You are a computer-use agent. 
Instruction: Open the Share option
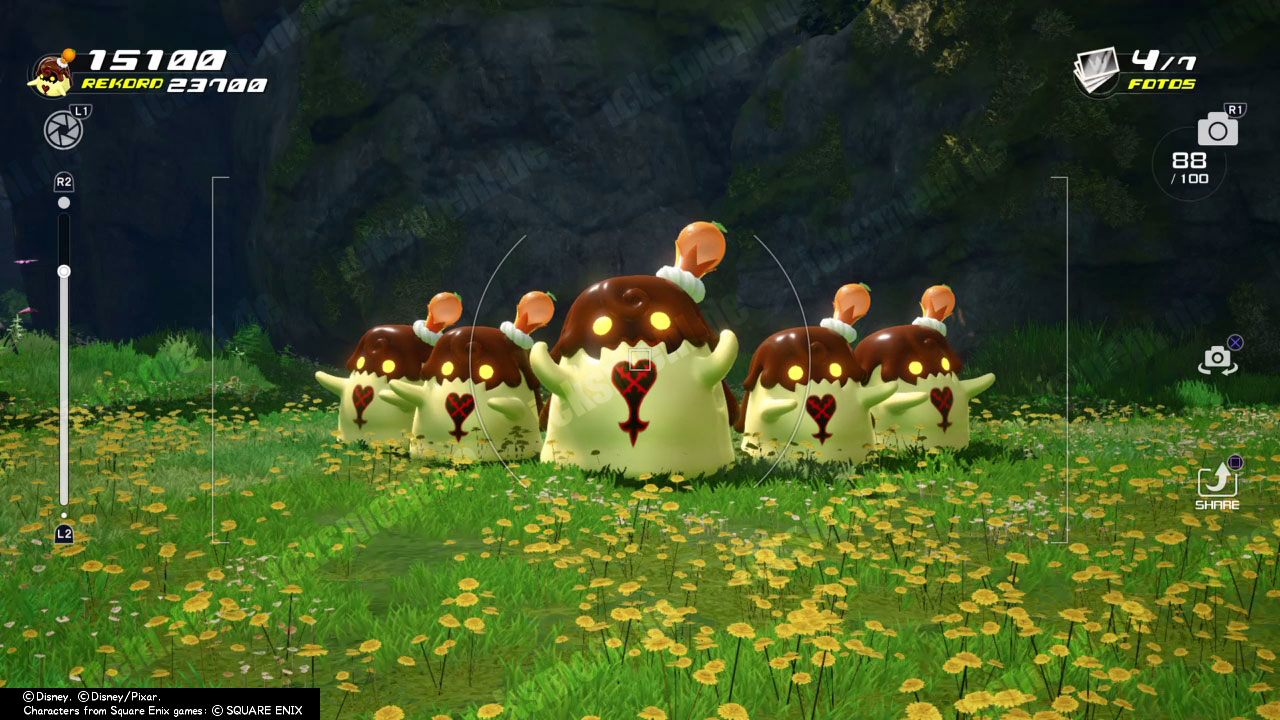[x=1217, y=483]
